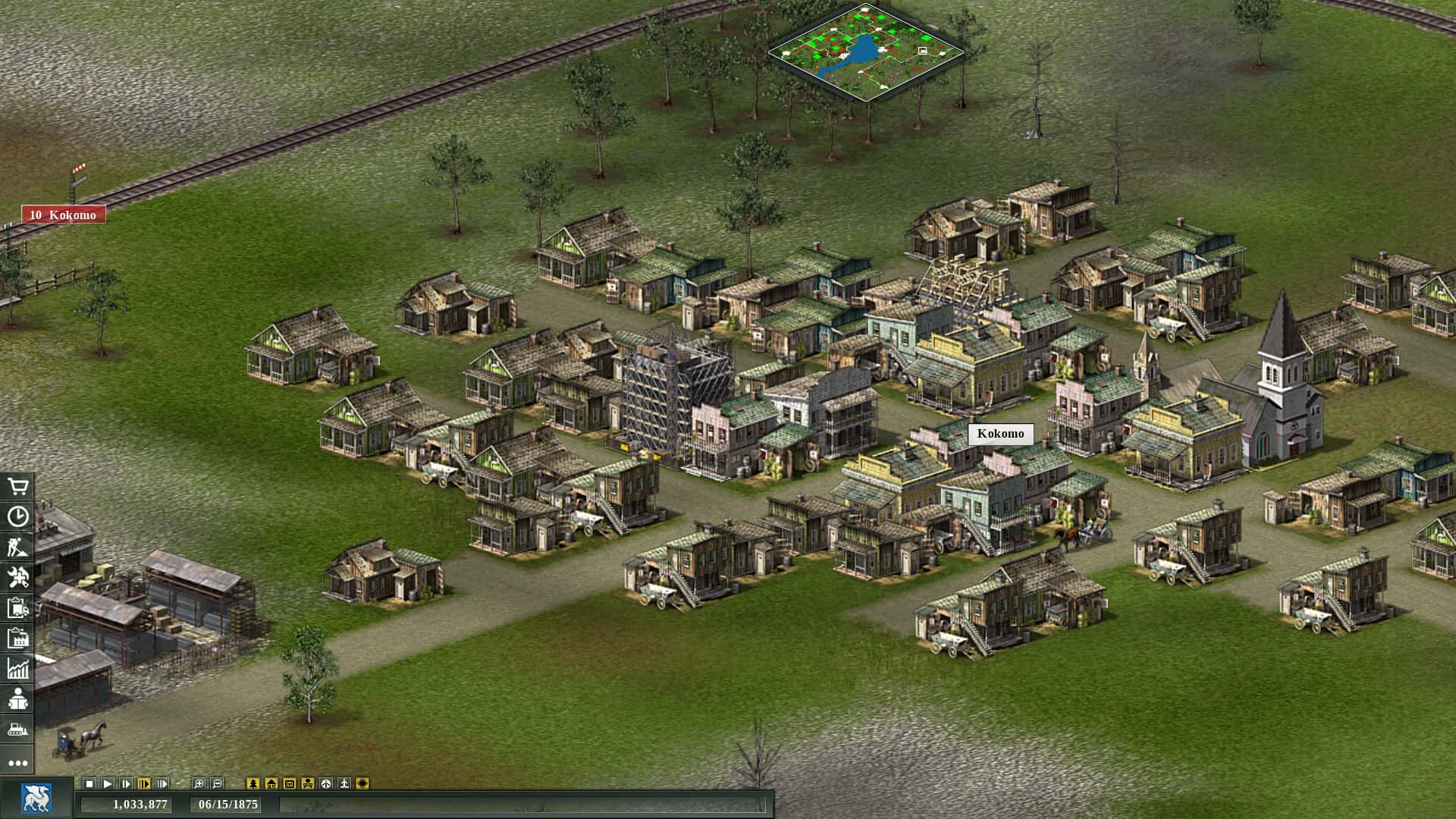1456x819 pixels.
Task: Toggle building visibility with the house icon
Action: click(271, 783)
